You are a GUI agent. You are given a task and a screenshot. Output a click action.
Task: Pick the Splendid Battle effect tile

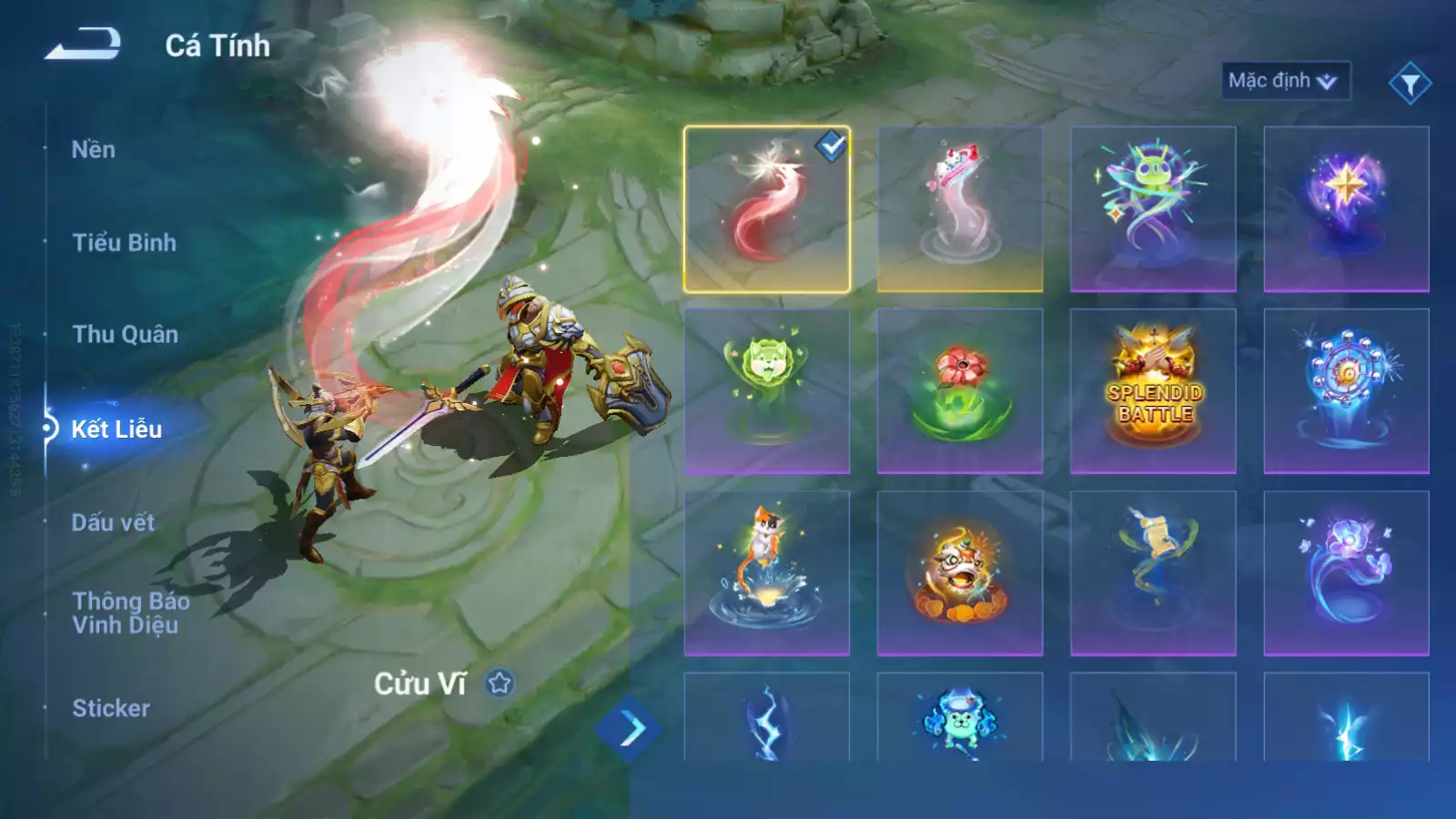[1153, 391]
